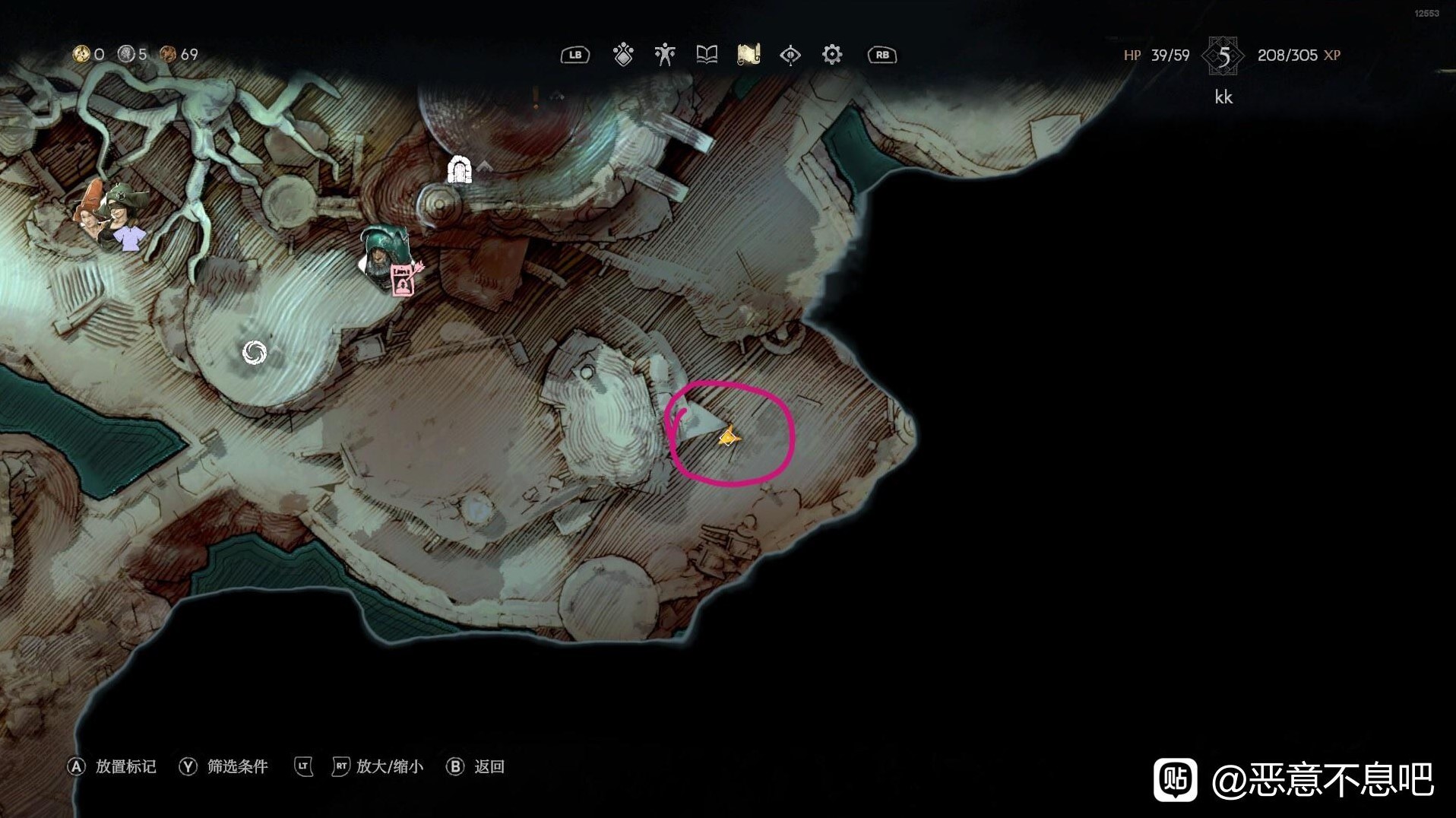Screen dimensions: 1456x818
Task: Open the inventory gem tab
Action: 623,55
